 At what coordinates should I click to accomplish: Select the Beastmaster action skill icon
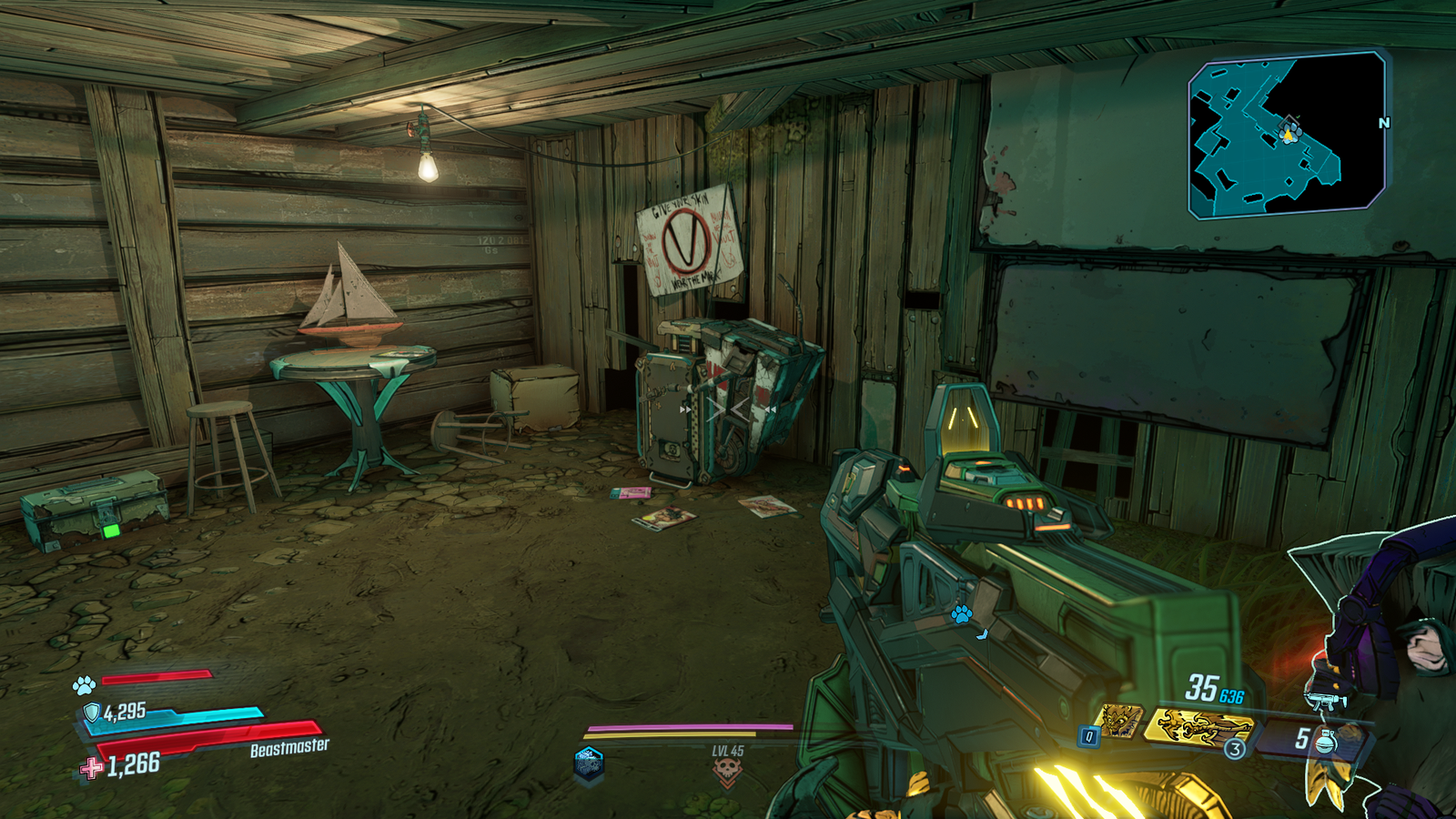(x=1118, y=721)
